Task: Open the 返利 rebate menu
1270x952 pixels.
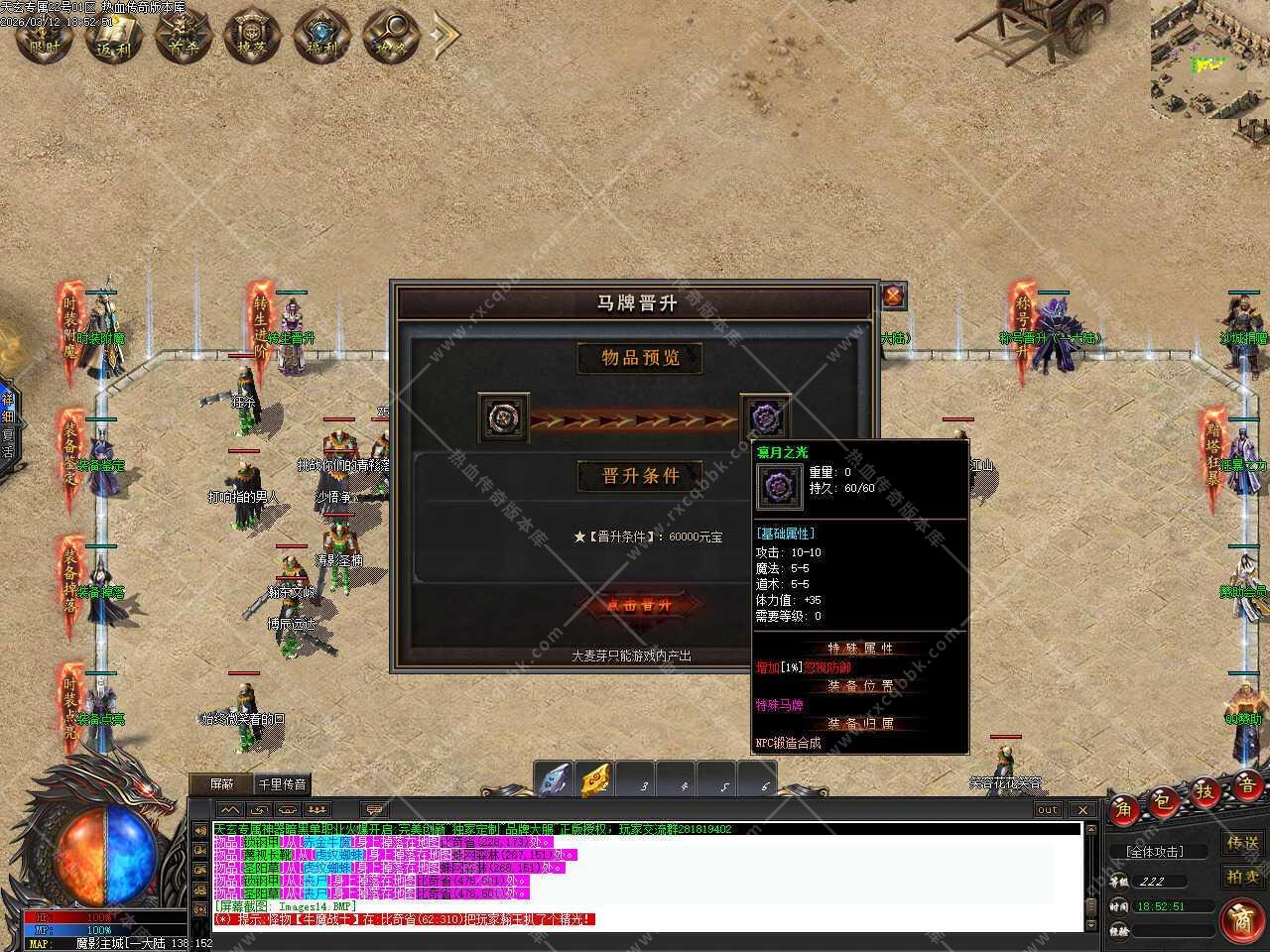Action: click(x=114, y=35)
